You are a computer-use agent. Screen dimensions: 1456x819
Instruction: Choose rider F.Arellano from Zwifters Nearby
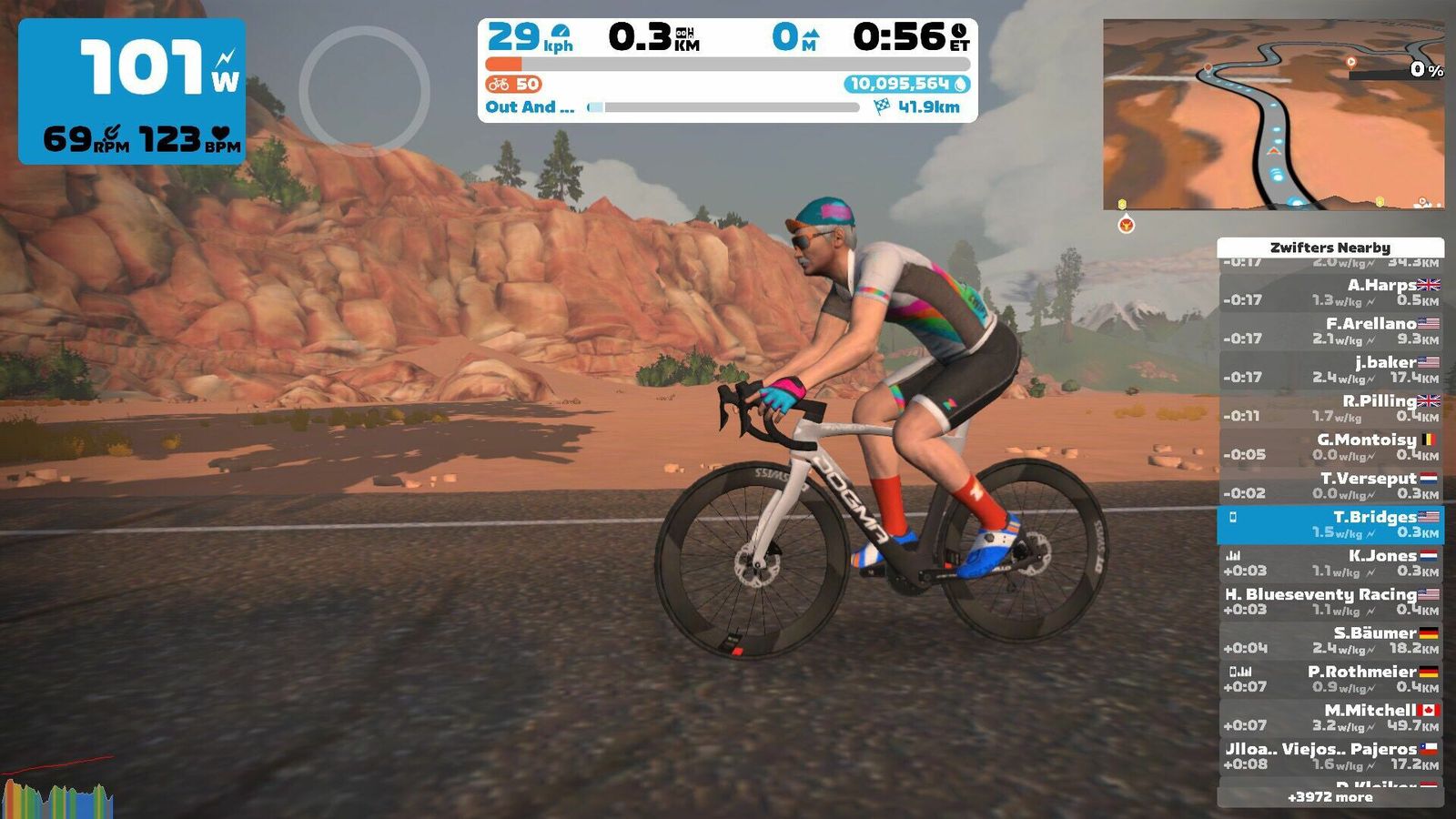pos(1330,330)
